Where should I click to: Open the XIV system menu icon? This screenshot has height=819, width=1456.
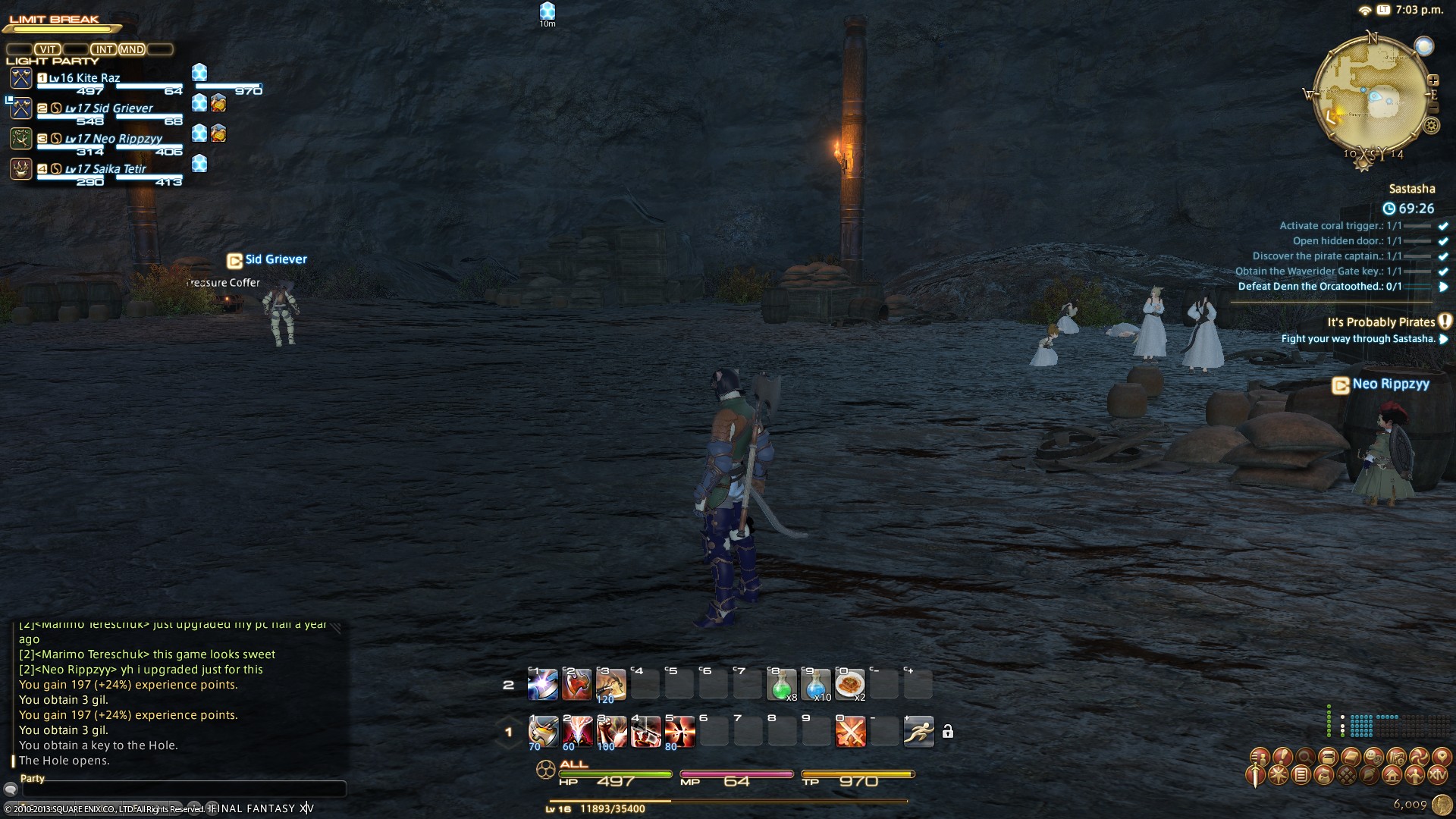point(1438,775)
